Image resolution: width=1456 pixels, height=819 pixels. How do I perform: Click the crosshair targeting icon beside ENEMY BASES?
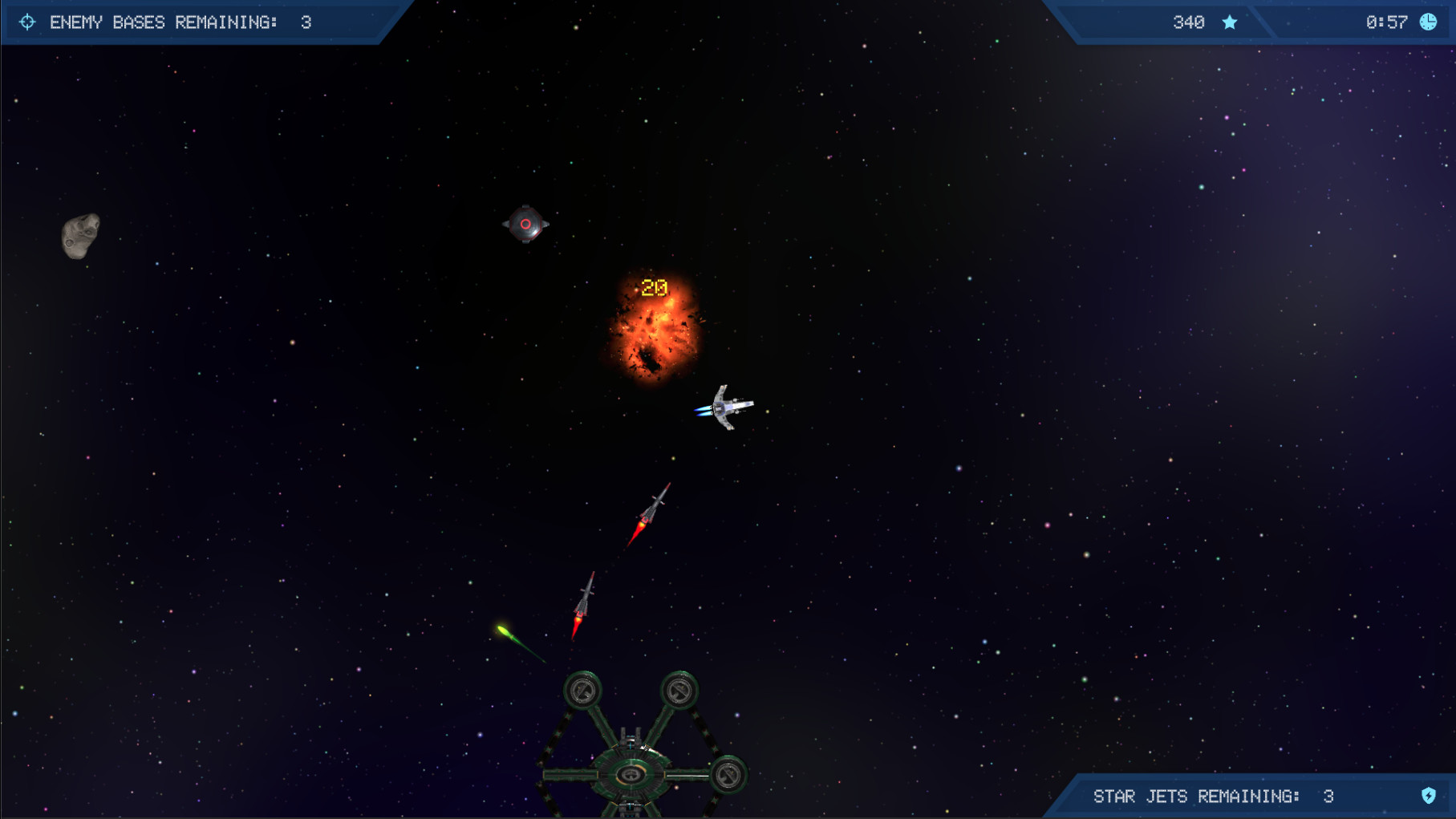(28, 22)
